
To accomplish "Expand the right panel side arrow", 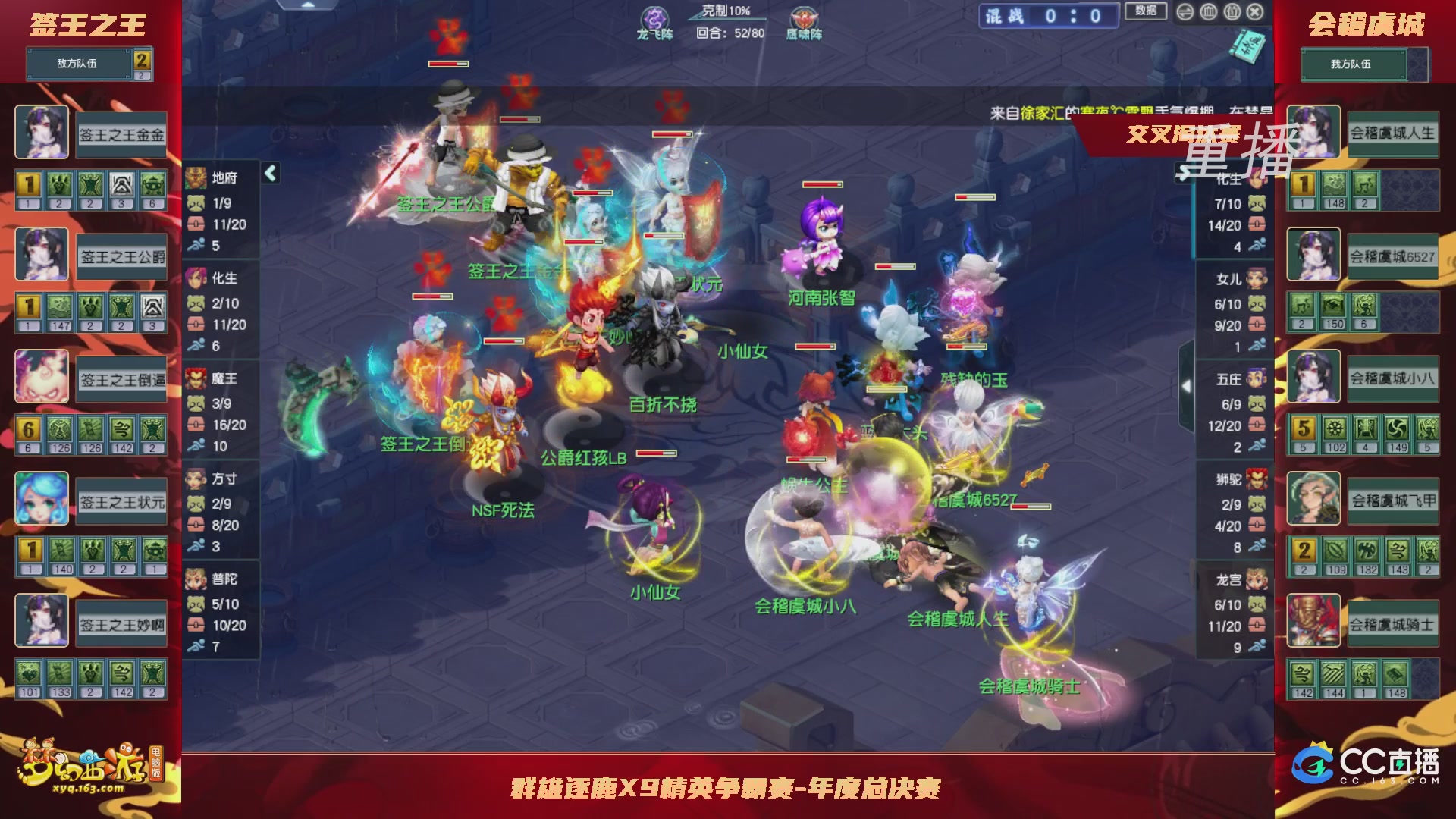I will tap(1187, 385).
